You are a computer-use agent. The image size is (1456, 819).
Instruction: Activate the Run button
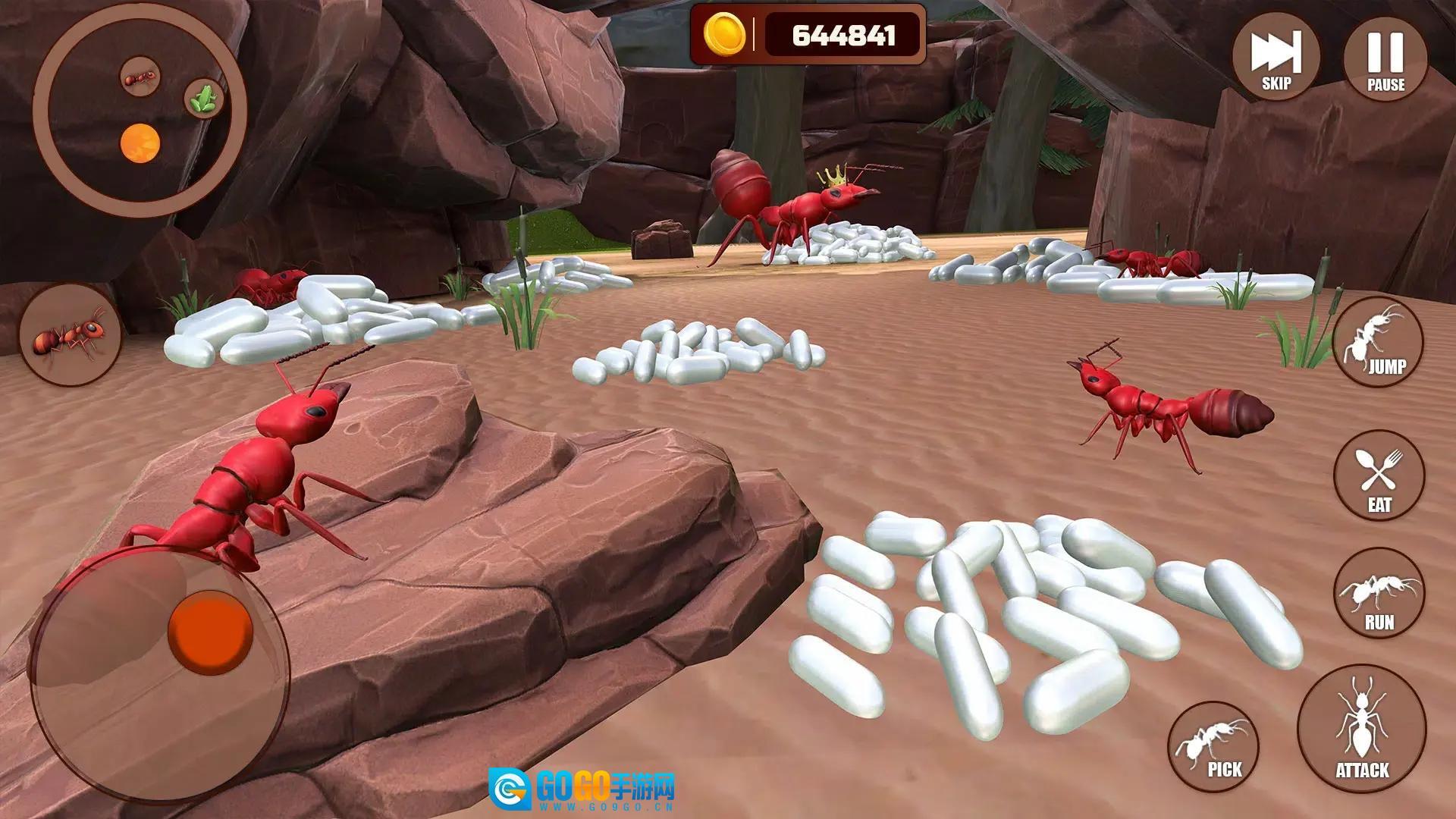[1379, 593]
